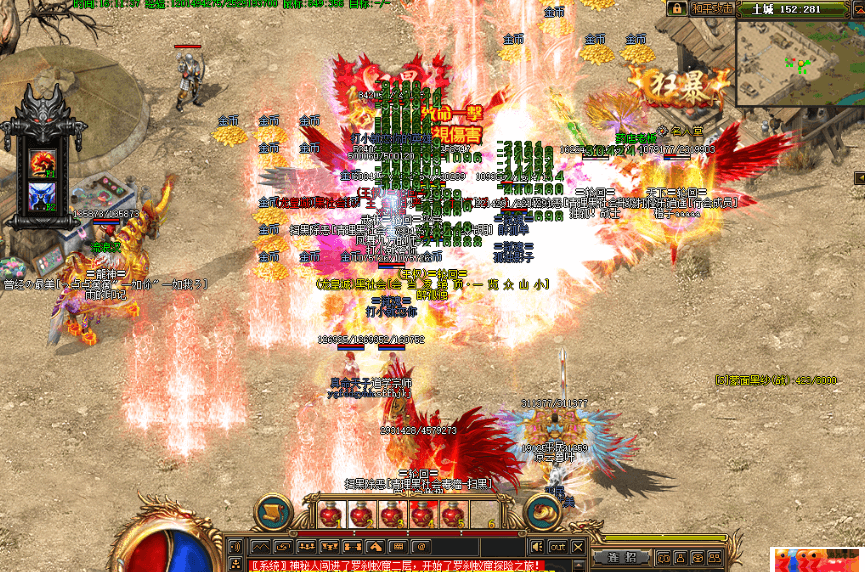Open the minimap of 土城
The height and width of the screenshot is (572, 865).
pos(798,62)
